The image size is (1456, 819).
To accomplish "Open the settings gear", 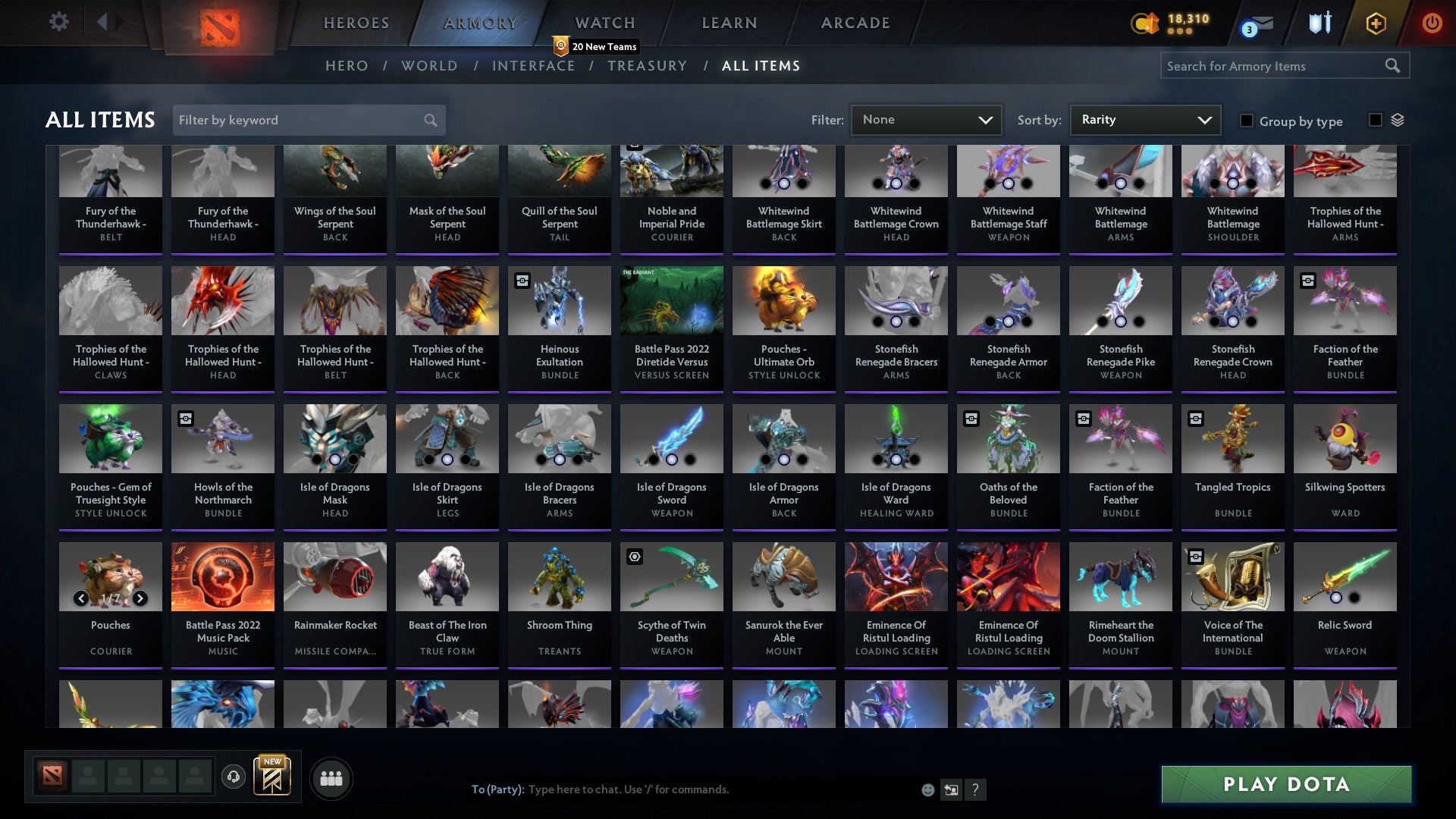I will click(x=58, y=22).
